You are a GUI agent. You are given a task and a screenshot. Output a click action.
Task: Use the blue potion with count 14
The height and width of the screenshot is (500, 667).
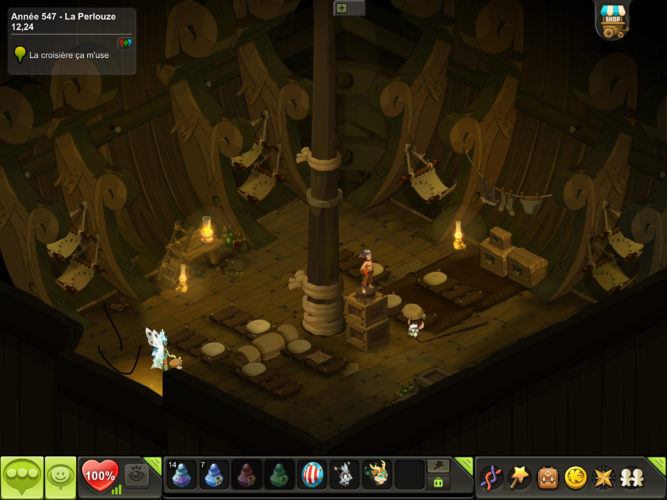pyautogui.click(x=183, y=474)
